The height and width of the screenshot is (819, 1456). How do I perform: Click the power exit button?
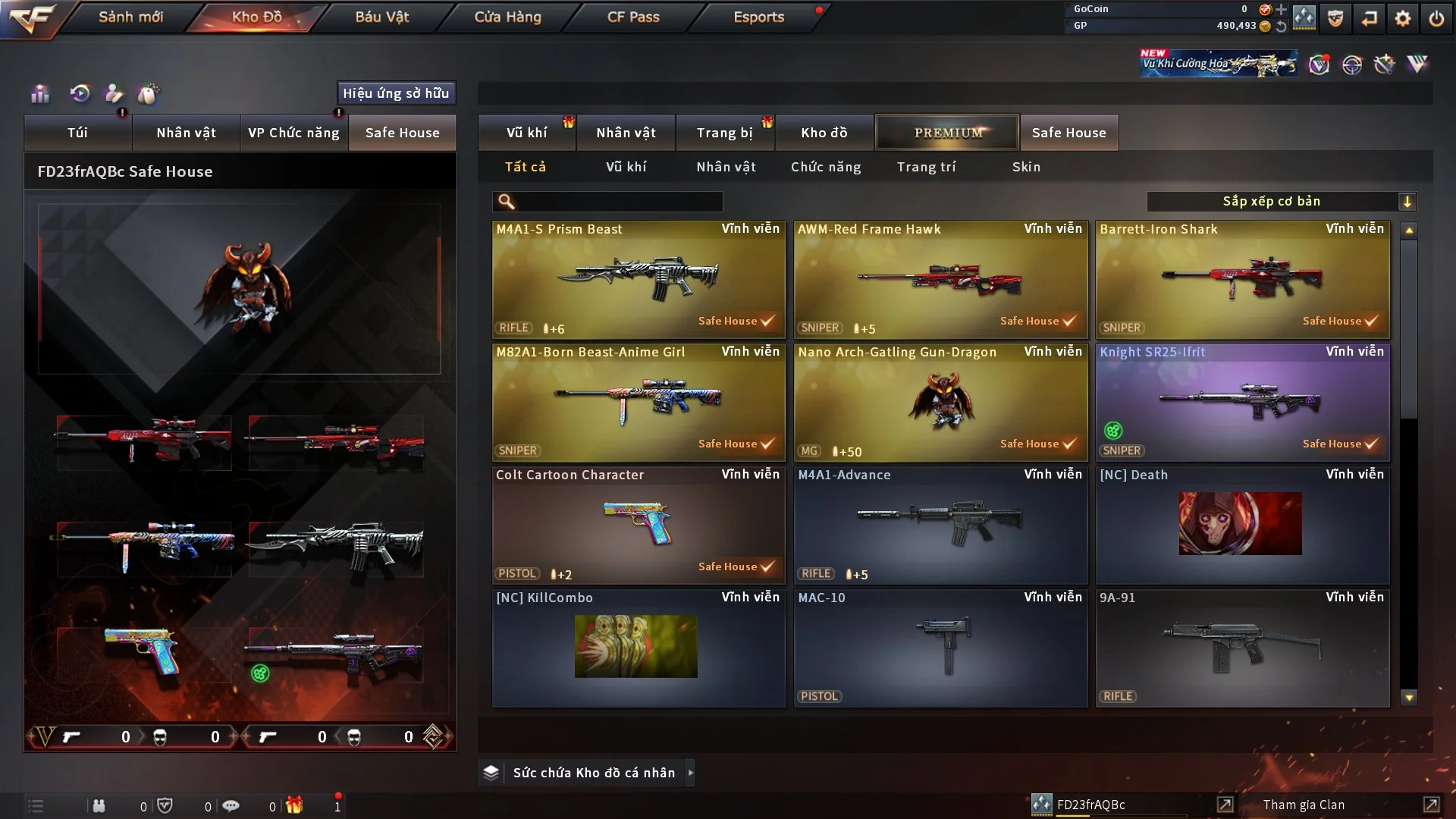[1436, 18]
